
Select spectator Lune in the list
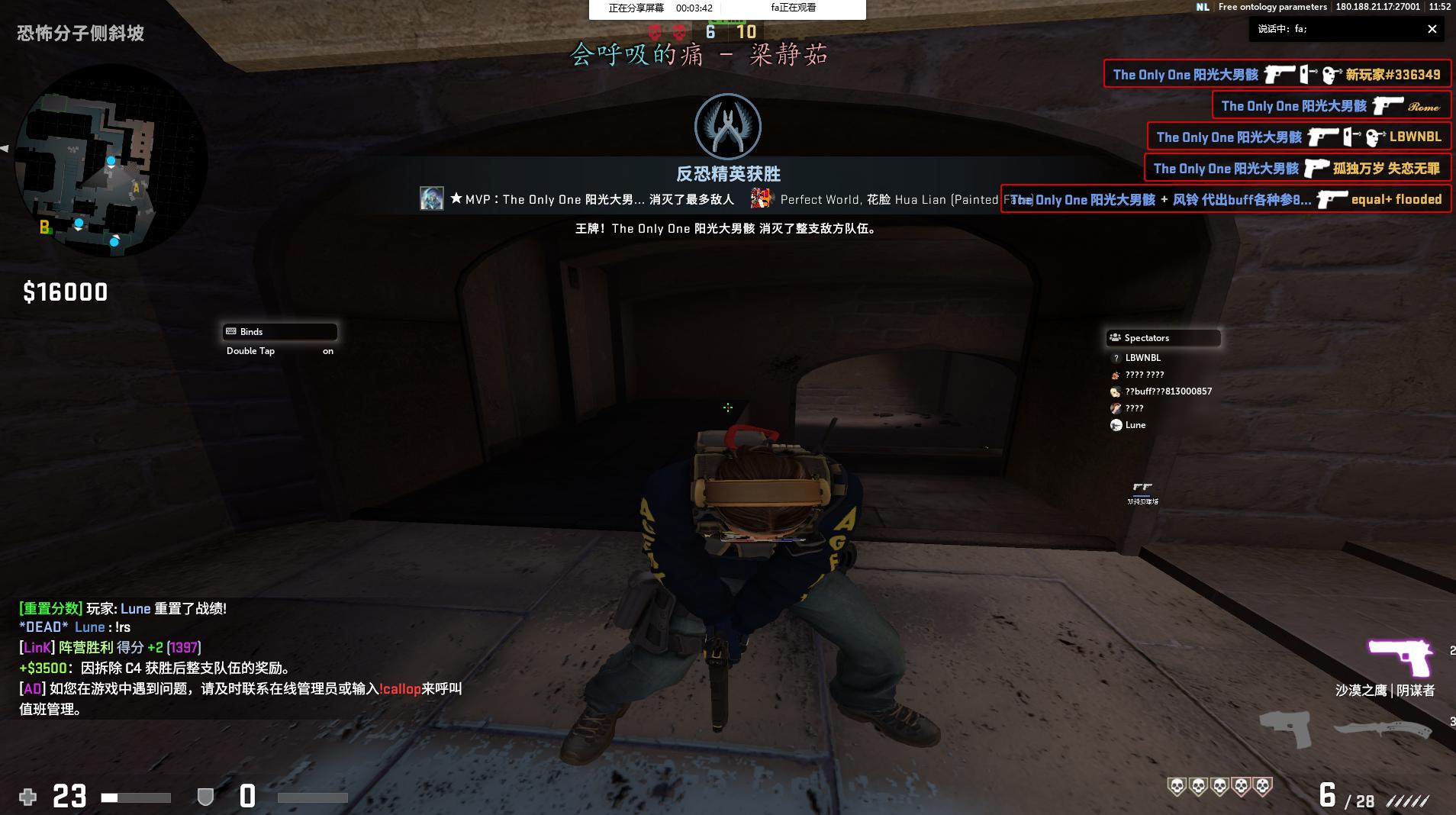pyautogui.click(x=1135, y=425)
